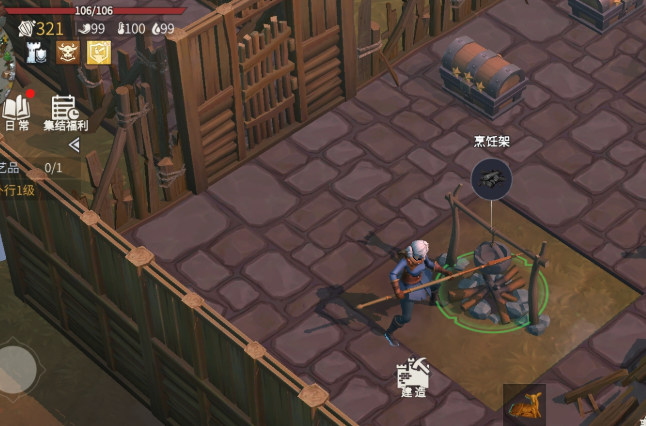This screenshot has width=646, height=426.
Task: Collapse the side panel with the double arrow
Action: coord(73,145)
